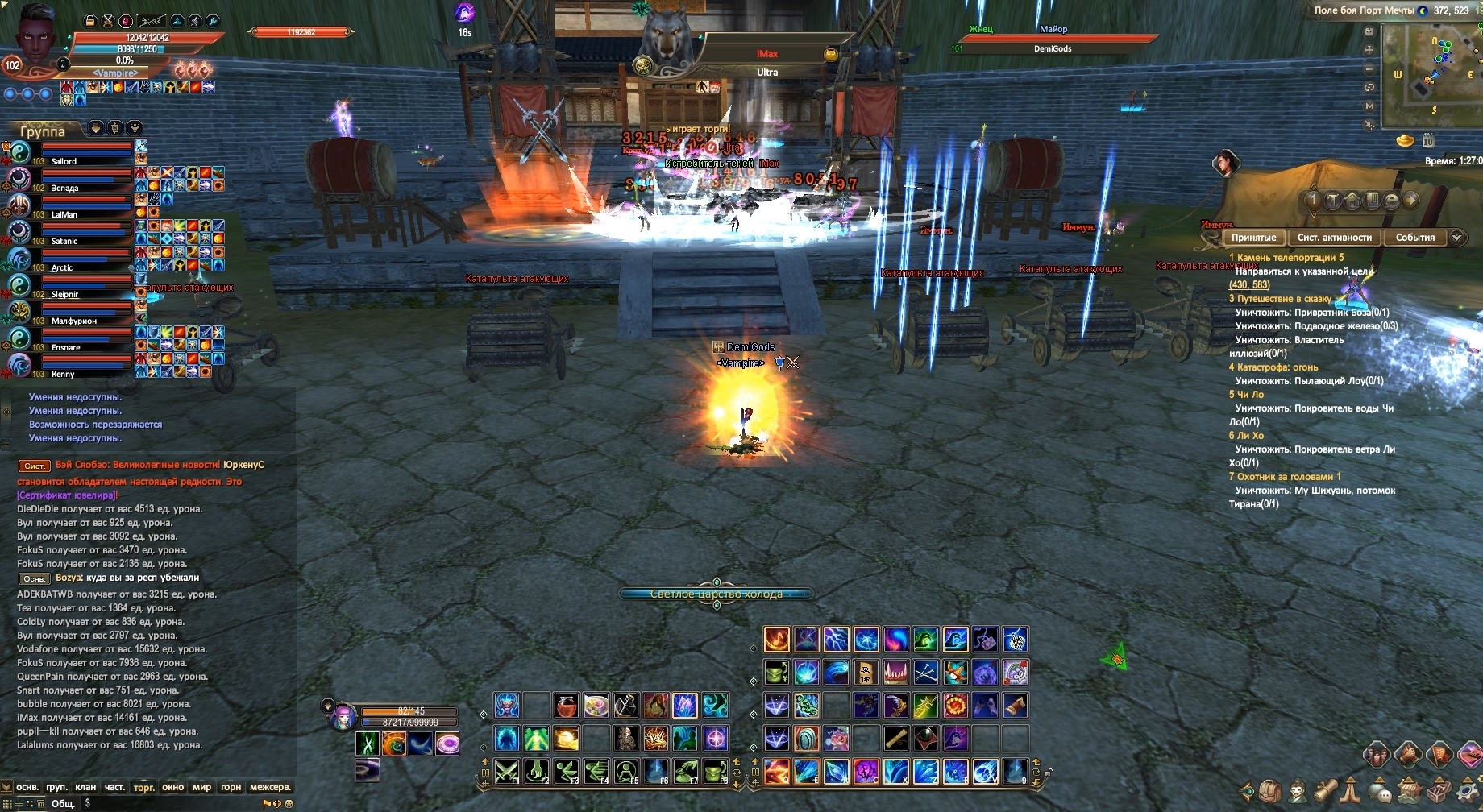Open the world map with M button

[x=1369, y=106]
